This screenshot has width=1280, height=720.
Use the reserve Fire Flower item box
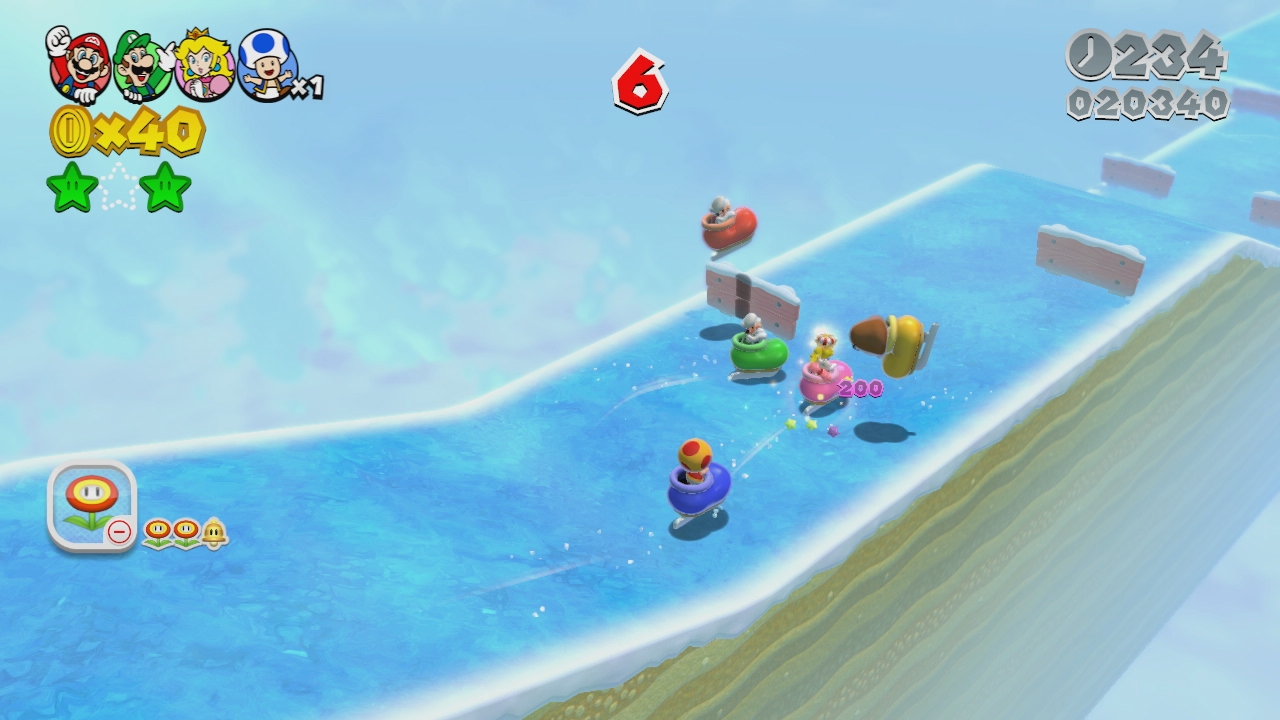(x=91, y=506)
